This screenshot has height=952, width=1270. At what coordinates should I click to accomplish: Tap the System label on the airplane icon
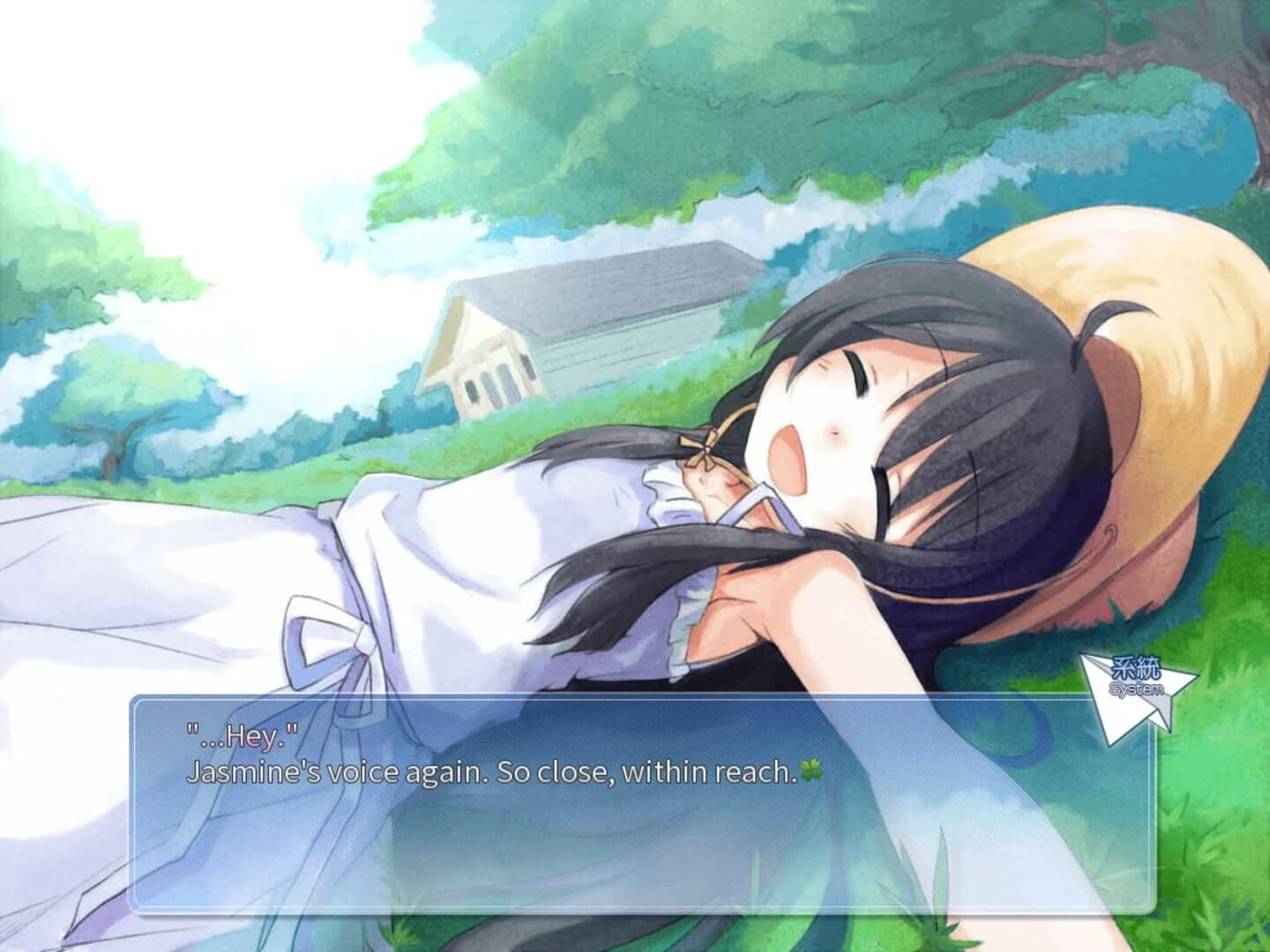click(x=1136, y=688)
